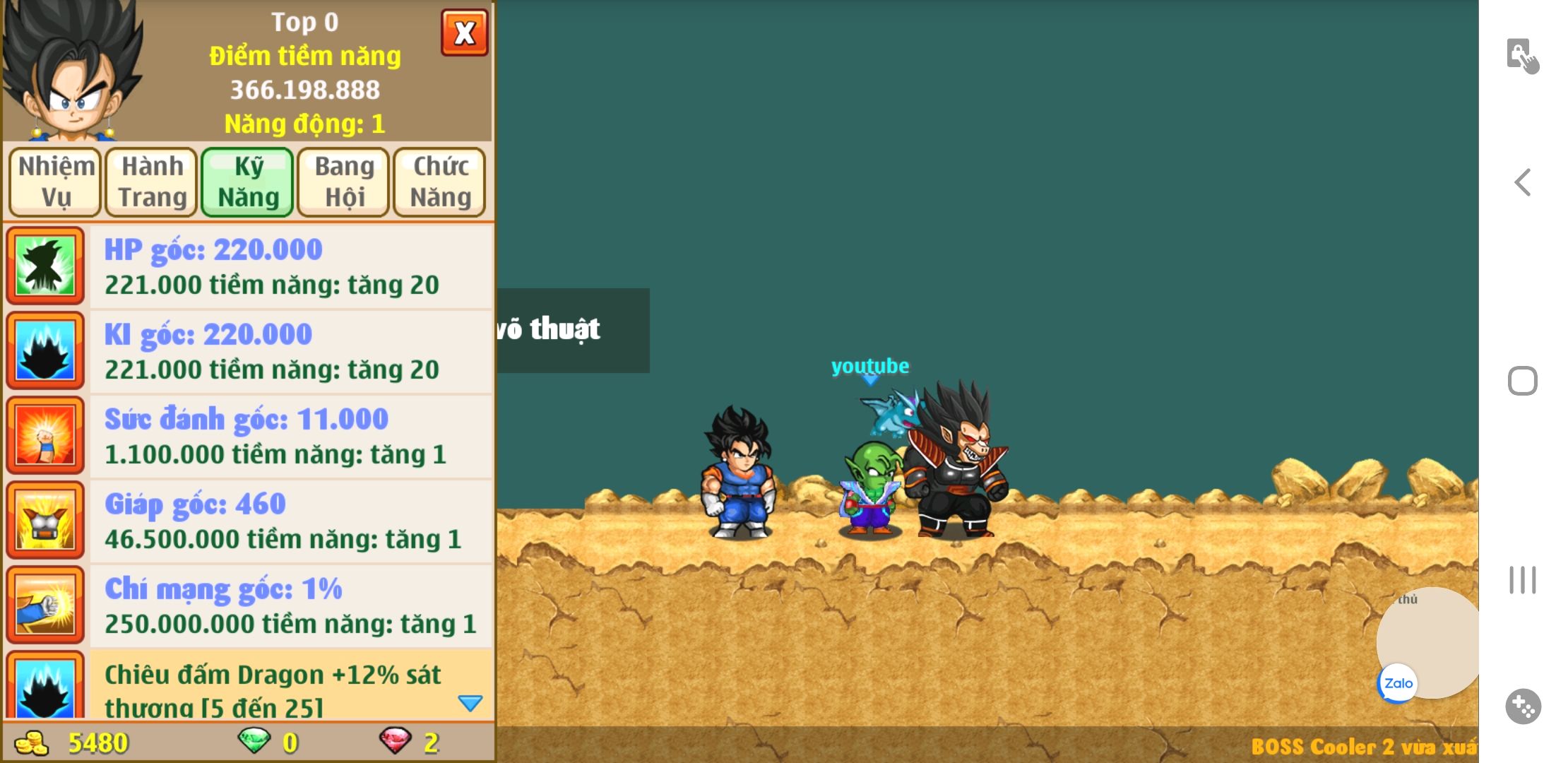
Task: Upgrade the HP gốc stat row
Action: click(290, 266)
